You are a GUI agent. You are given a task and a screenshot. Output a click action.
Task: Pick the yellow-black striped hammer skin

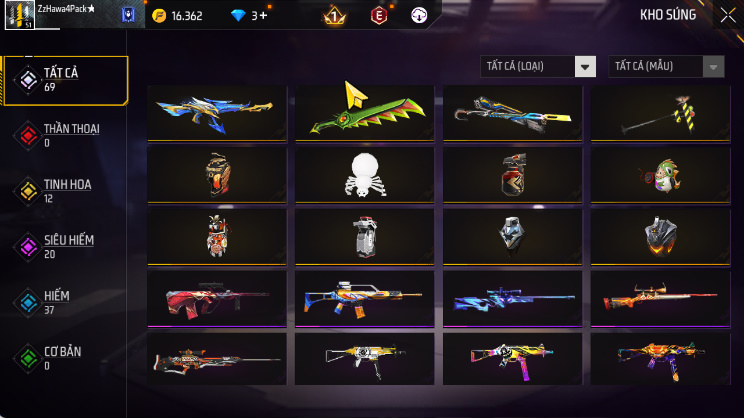[660, 113]
